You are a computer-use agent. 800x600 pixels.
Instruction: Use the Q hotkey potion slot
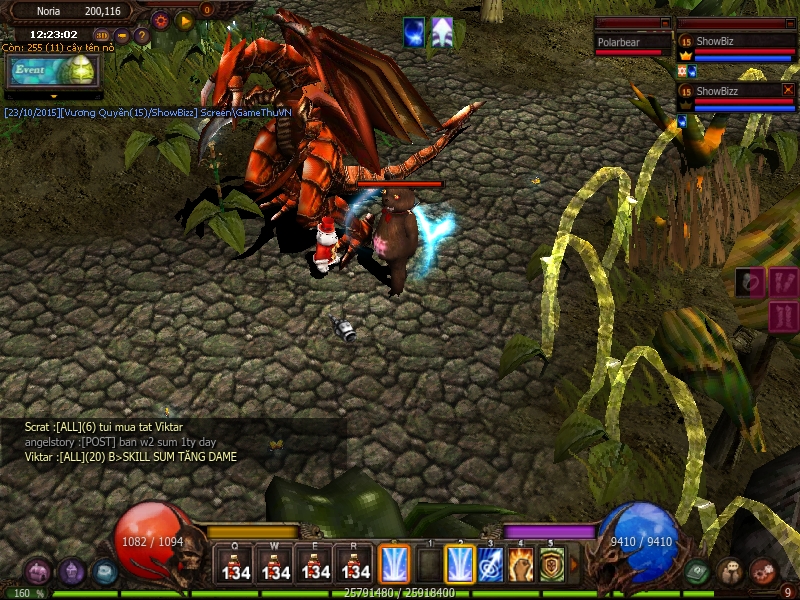point(234,564)
